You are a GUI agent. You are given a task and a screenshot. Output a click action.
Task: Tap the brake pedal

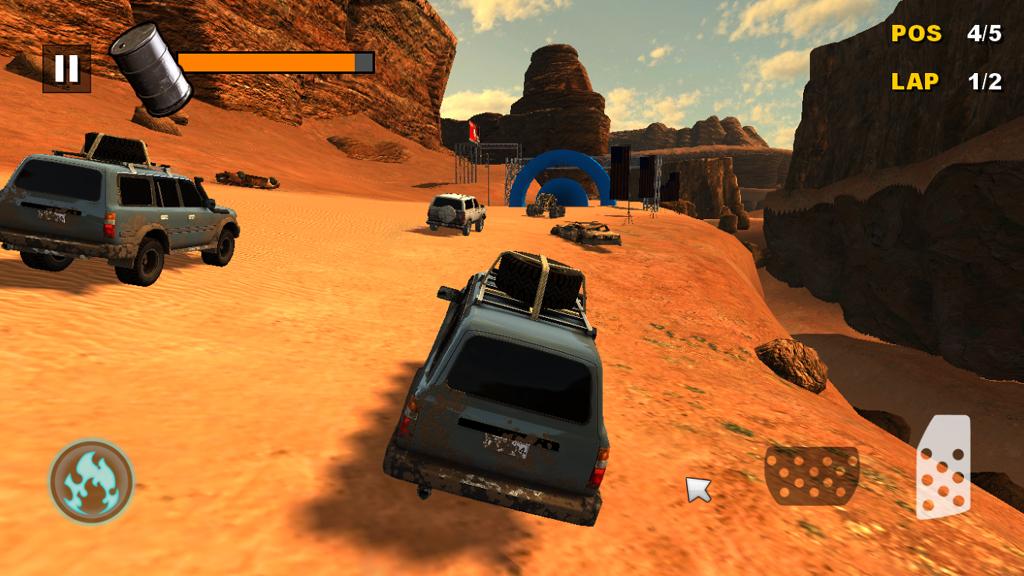coord(811,475)
